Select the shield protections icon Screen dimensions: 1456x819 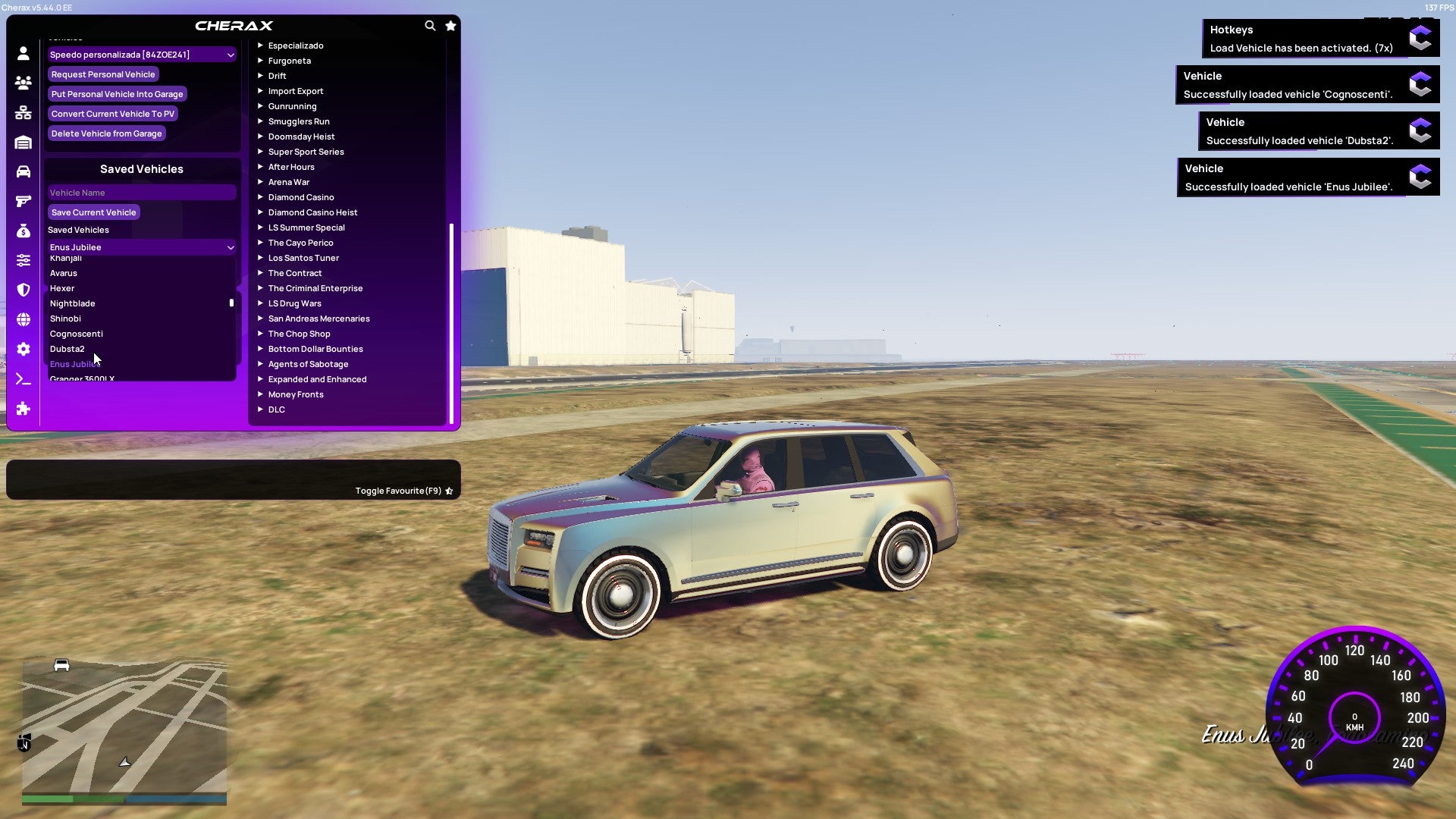[24, 289]
